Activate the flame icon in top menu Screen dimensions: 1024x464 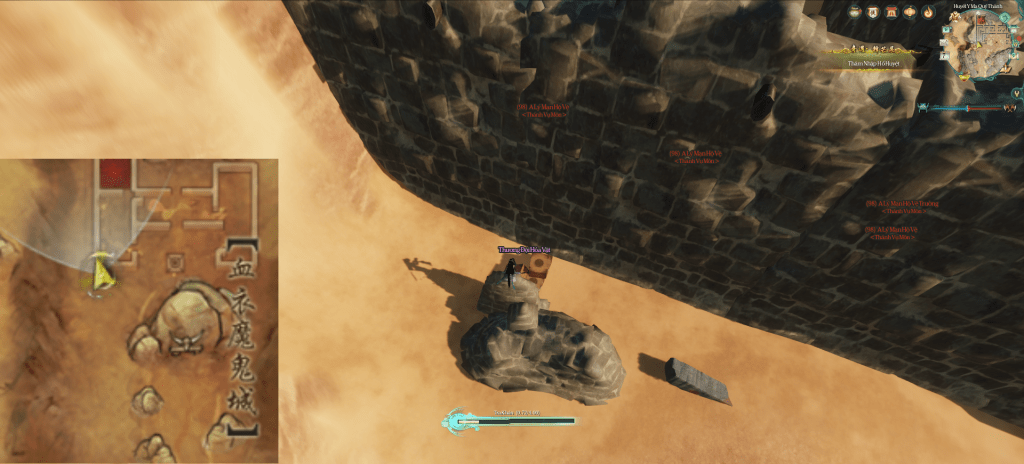point(928,12)
